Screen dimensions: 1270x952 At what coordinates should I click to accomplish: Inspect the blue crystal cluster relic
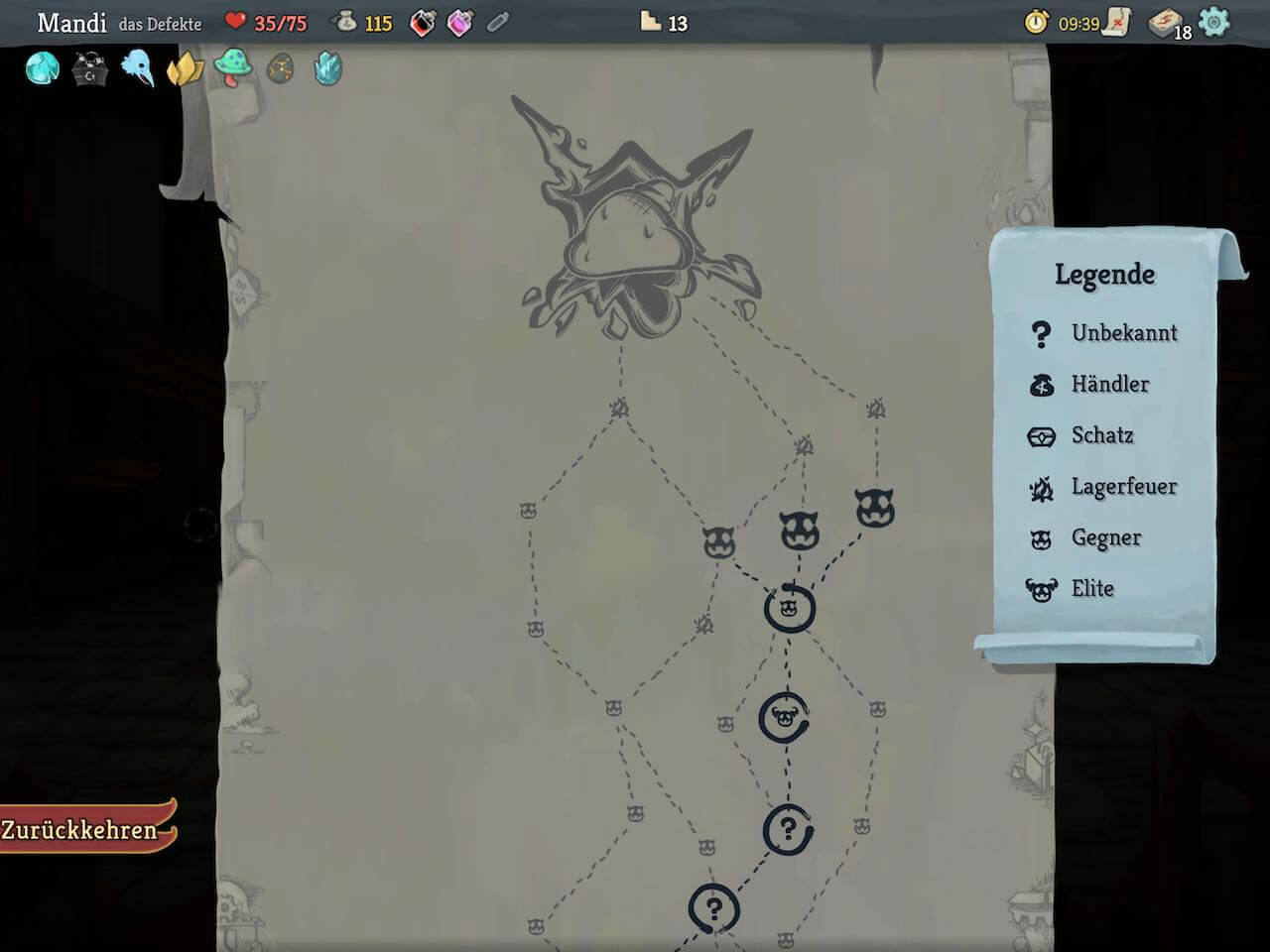(327, 68)
